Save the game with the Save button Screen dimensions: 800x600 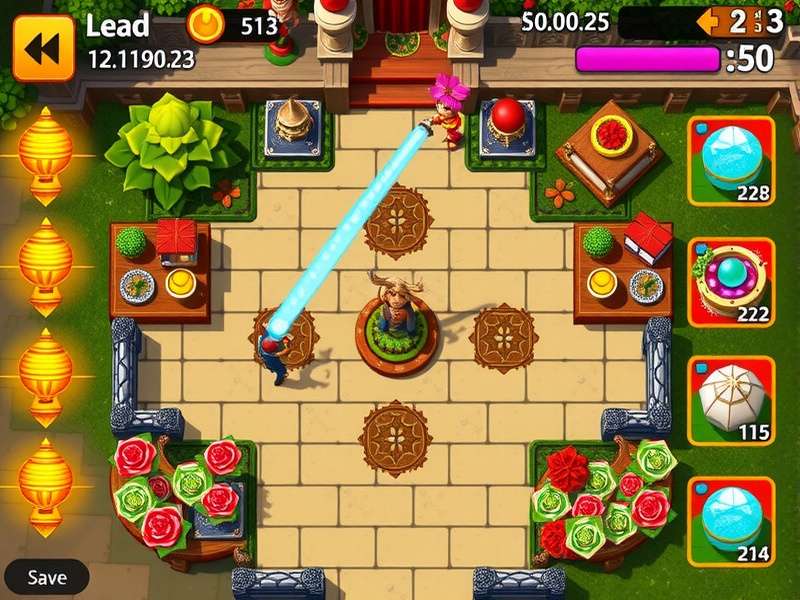tap(47, 577)
